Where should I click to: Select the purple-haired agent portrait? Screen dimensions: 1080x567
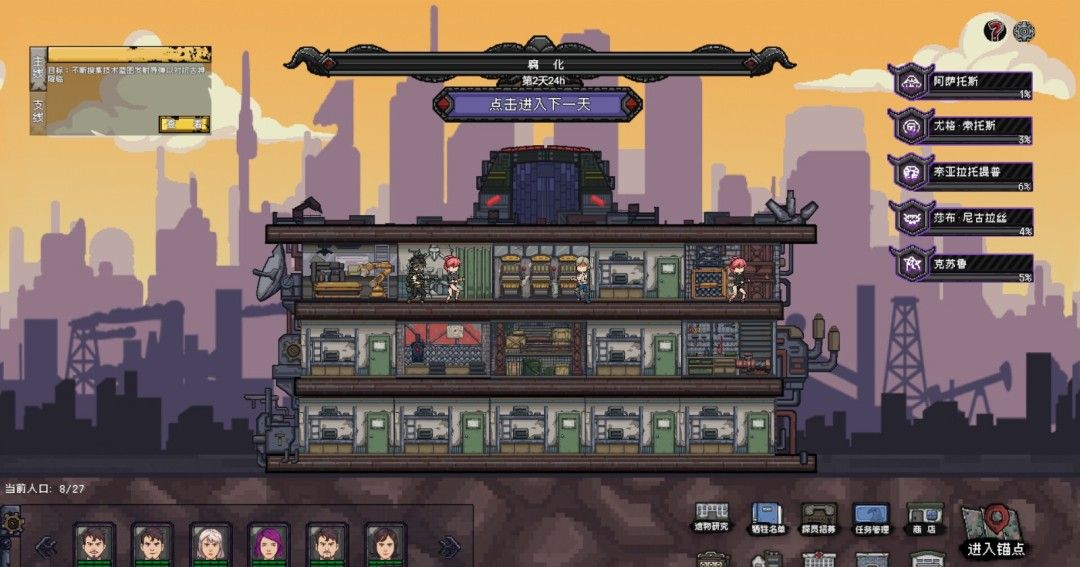pyautogui.click(x=268, y=545)
